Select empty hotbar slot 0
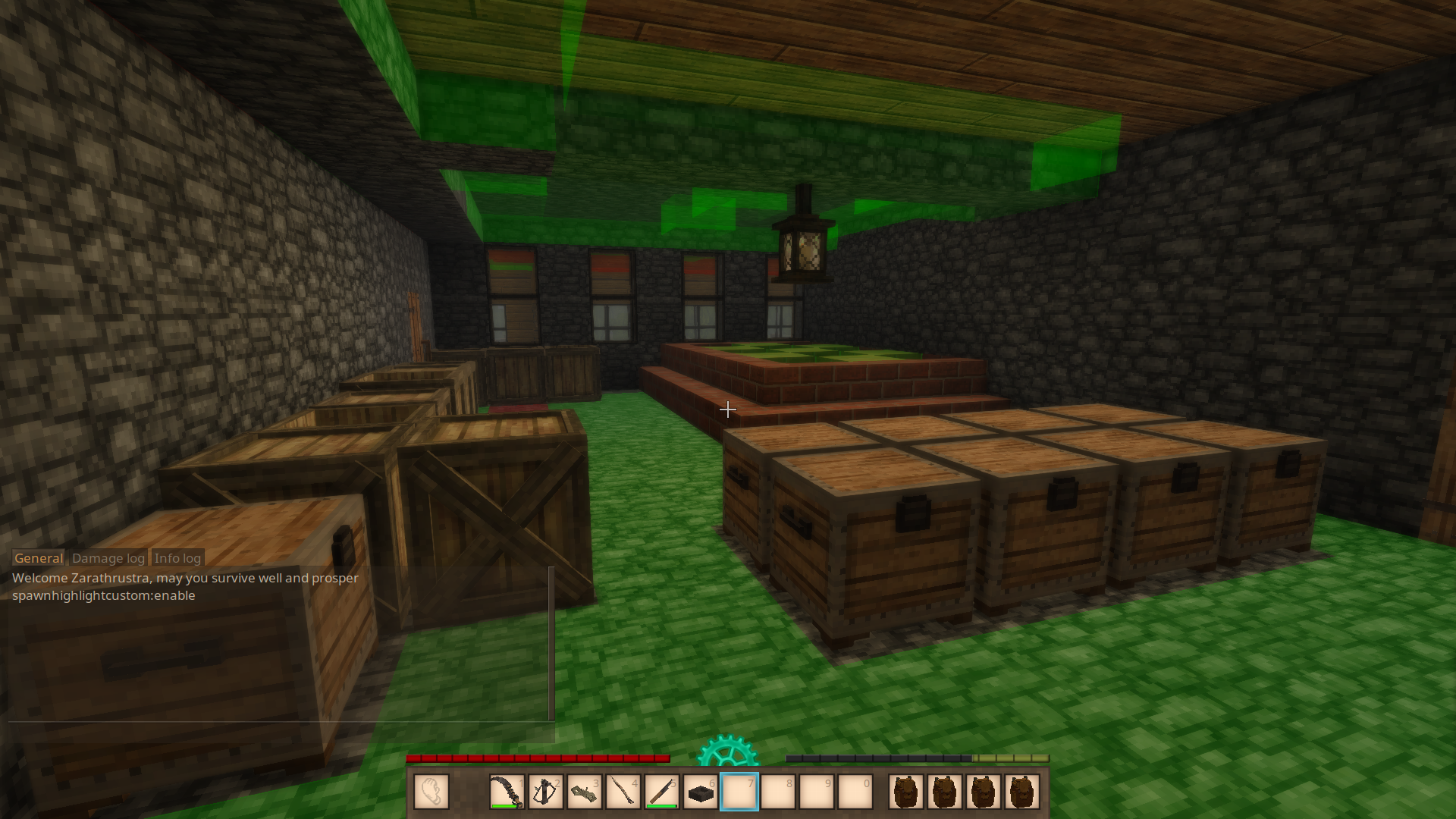The width and height of the screenshot is (1456, 819). [855, 792]
